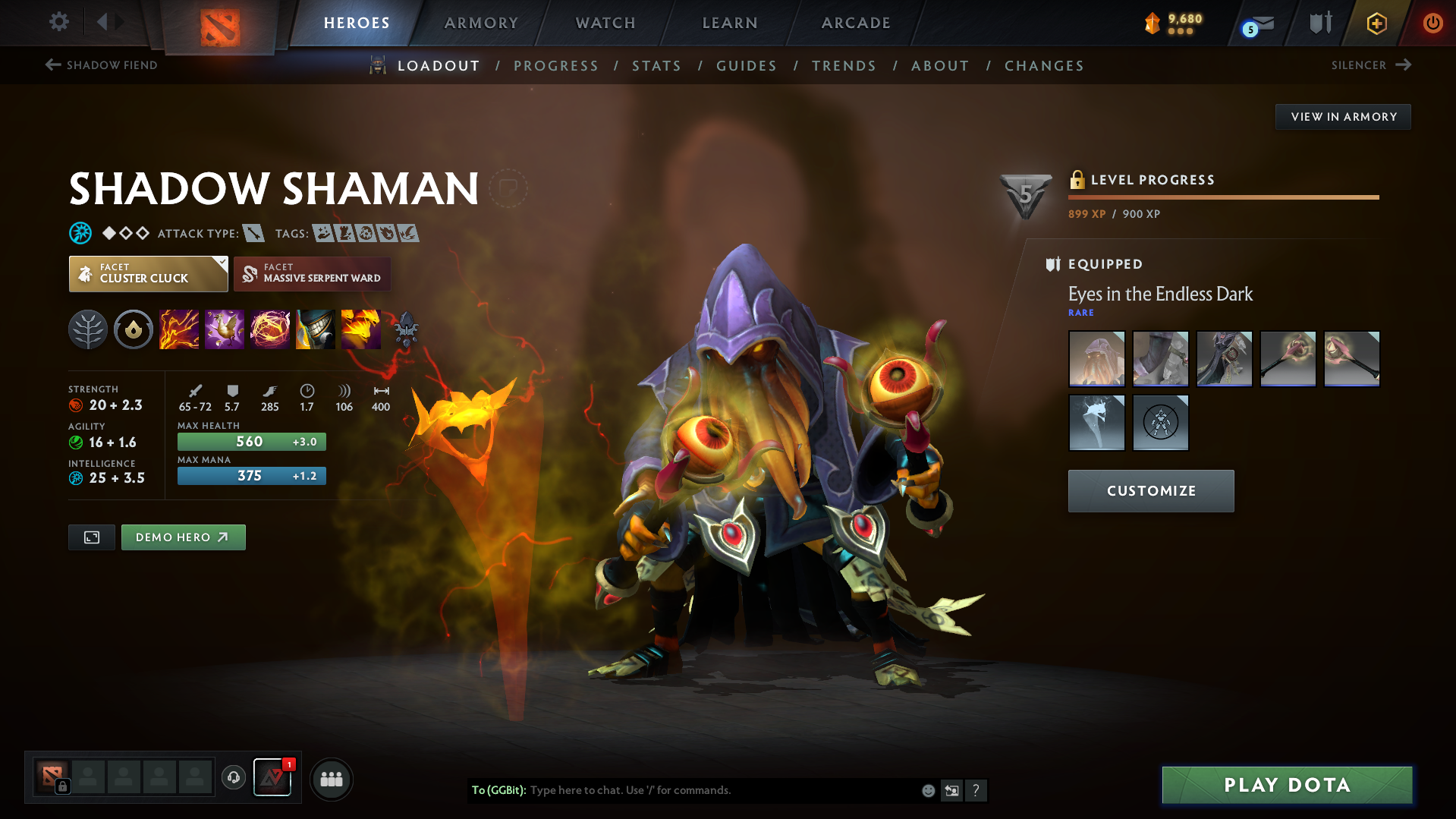Open the settings gear

(58, 22)
